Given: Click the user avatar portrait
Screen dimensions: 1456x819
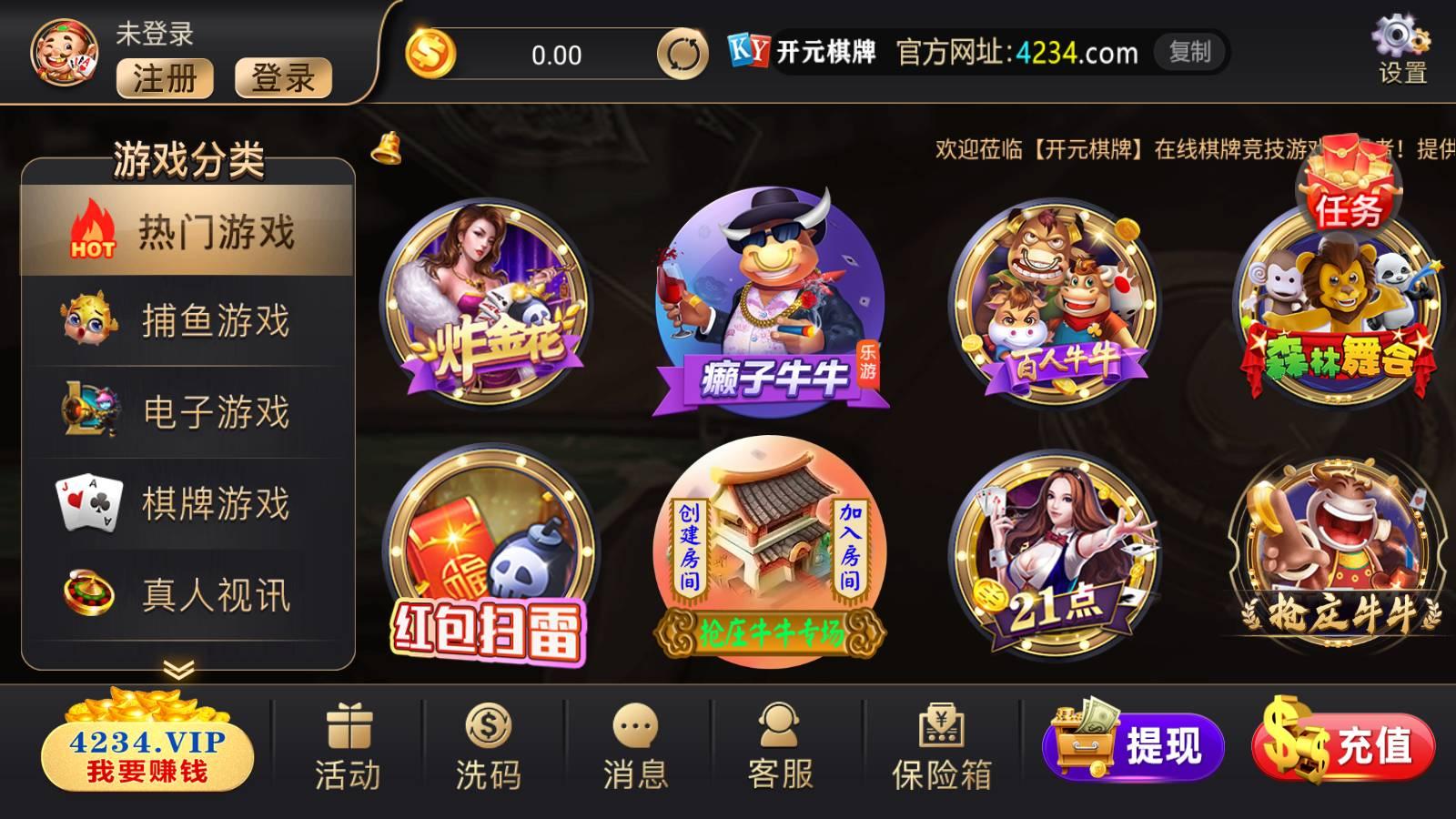Looking at the screenshot, I should click(x=64, y=50).
